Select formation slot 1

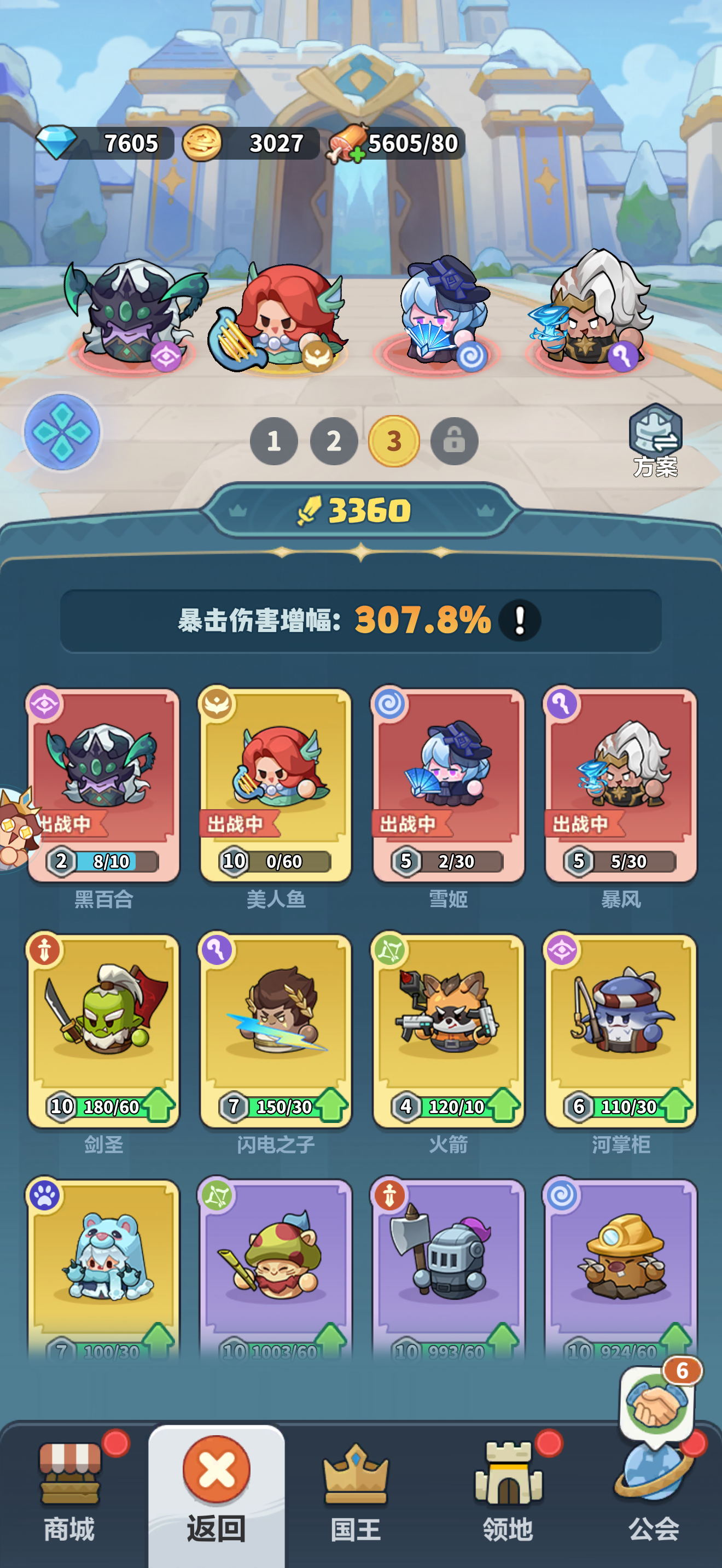(274, 442)
